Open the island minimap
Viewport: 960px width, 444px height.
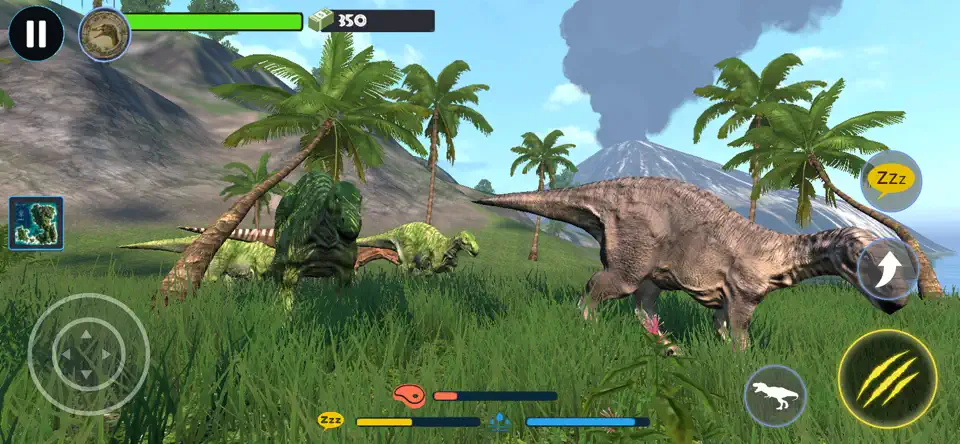36,222
